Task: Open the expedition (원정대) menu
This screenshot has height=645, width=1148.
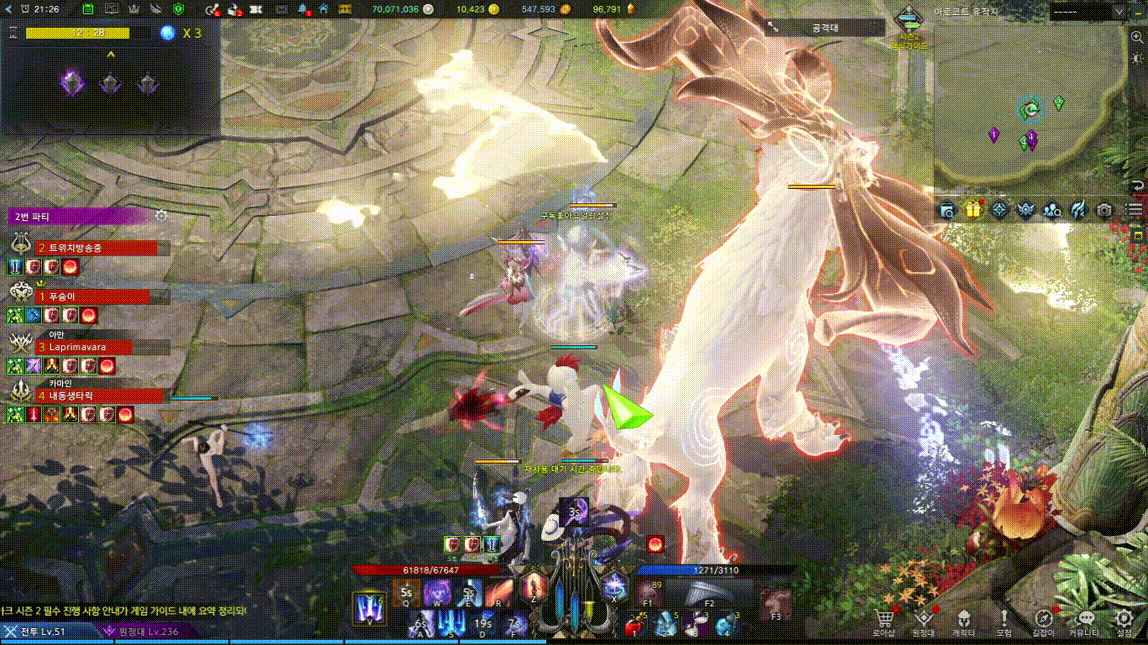Action: pos(923,620)
